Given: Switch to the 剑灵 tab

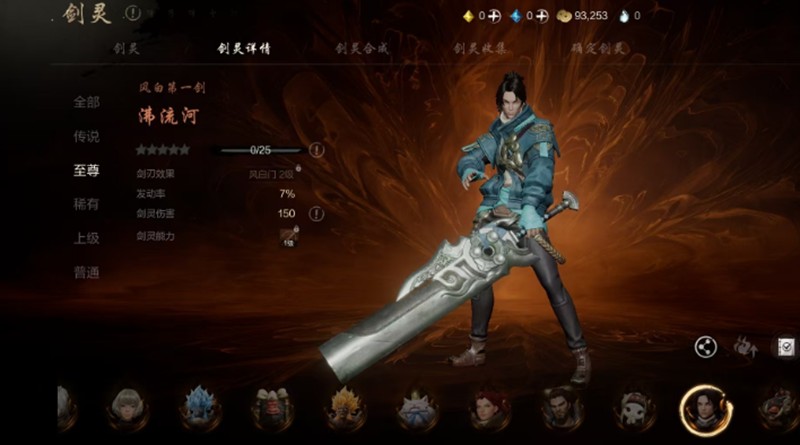Looking at the screenshot, I should click(x=125, y=48).
